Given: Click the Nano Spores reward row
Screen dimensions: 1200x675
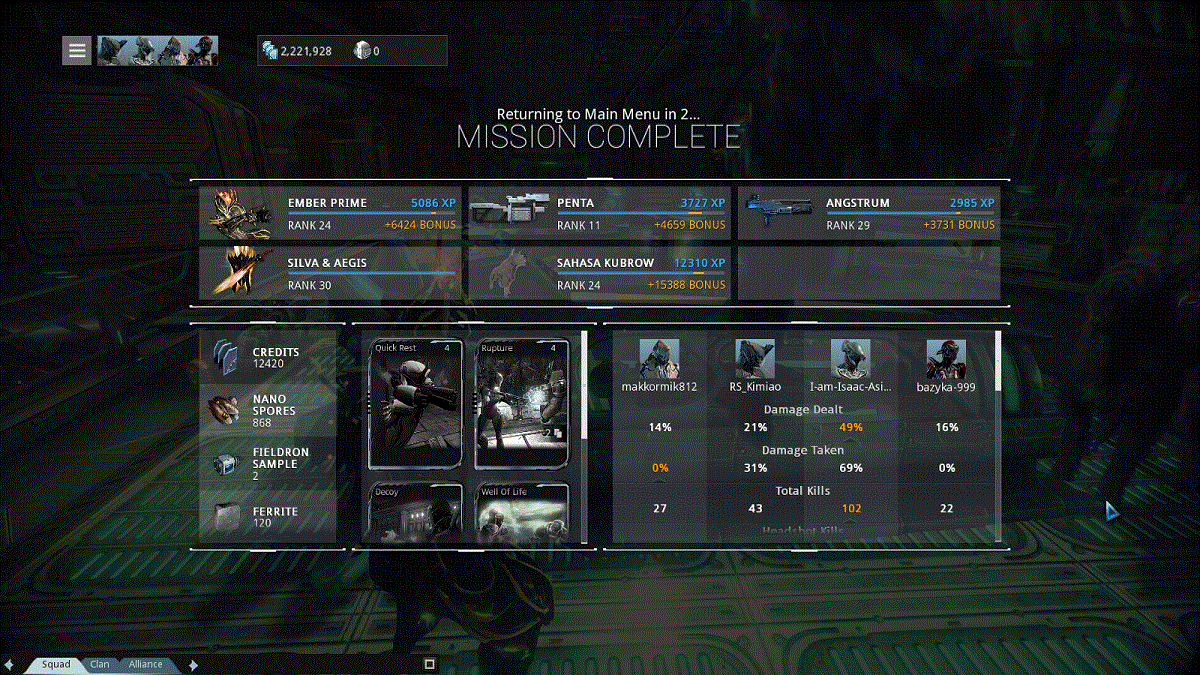Looking at the screenshot, I should coord(268,410).
